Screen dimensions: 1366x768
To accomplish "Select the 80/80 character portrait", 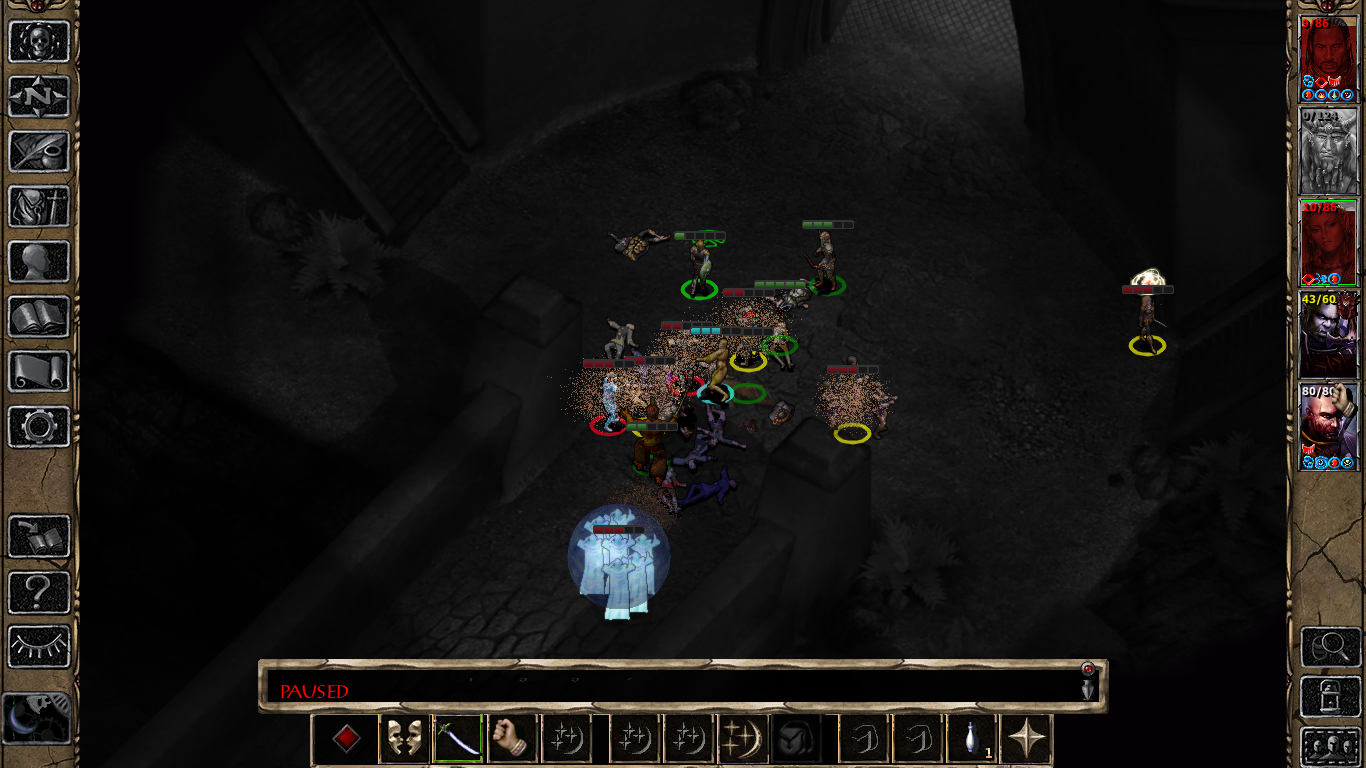I will [x=1327, y=425].
